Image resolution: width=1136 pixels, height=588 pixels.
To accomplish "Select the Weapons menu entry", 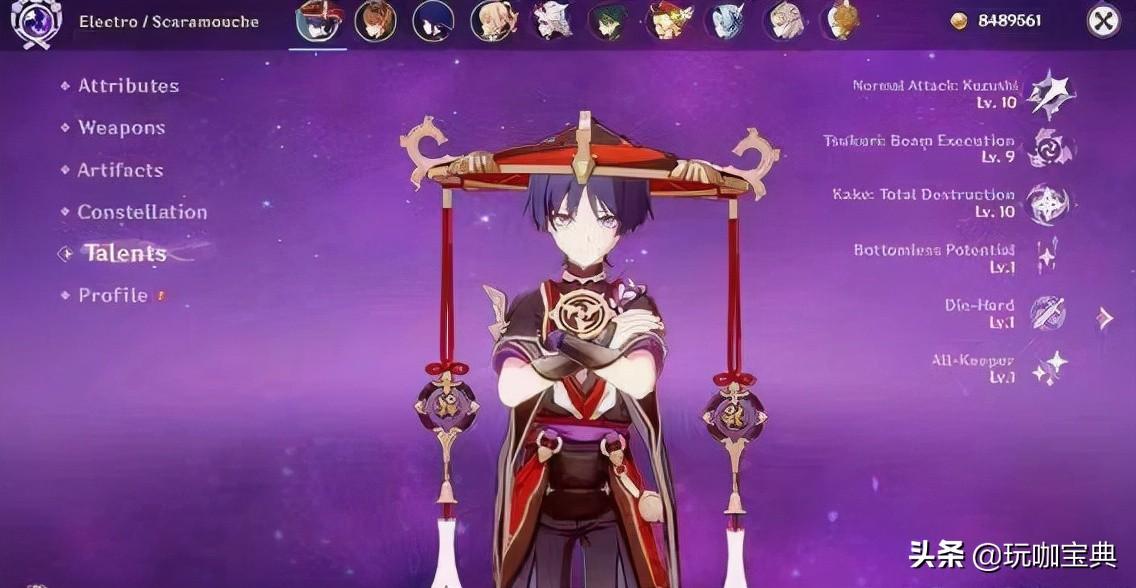I will pos(121,128).
